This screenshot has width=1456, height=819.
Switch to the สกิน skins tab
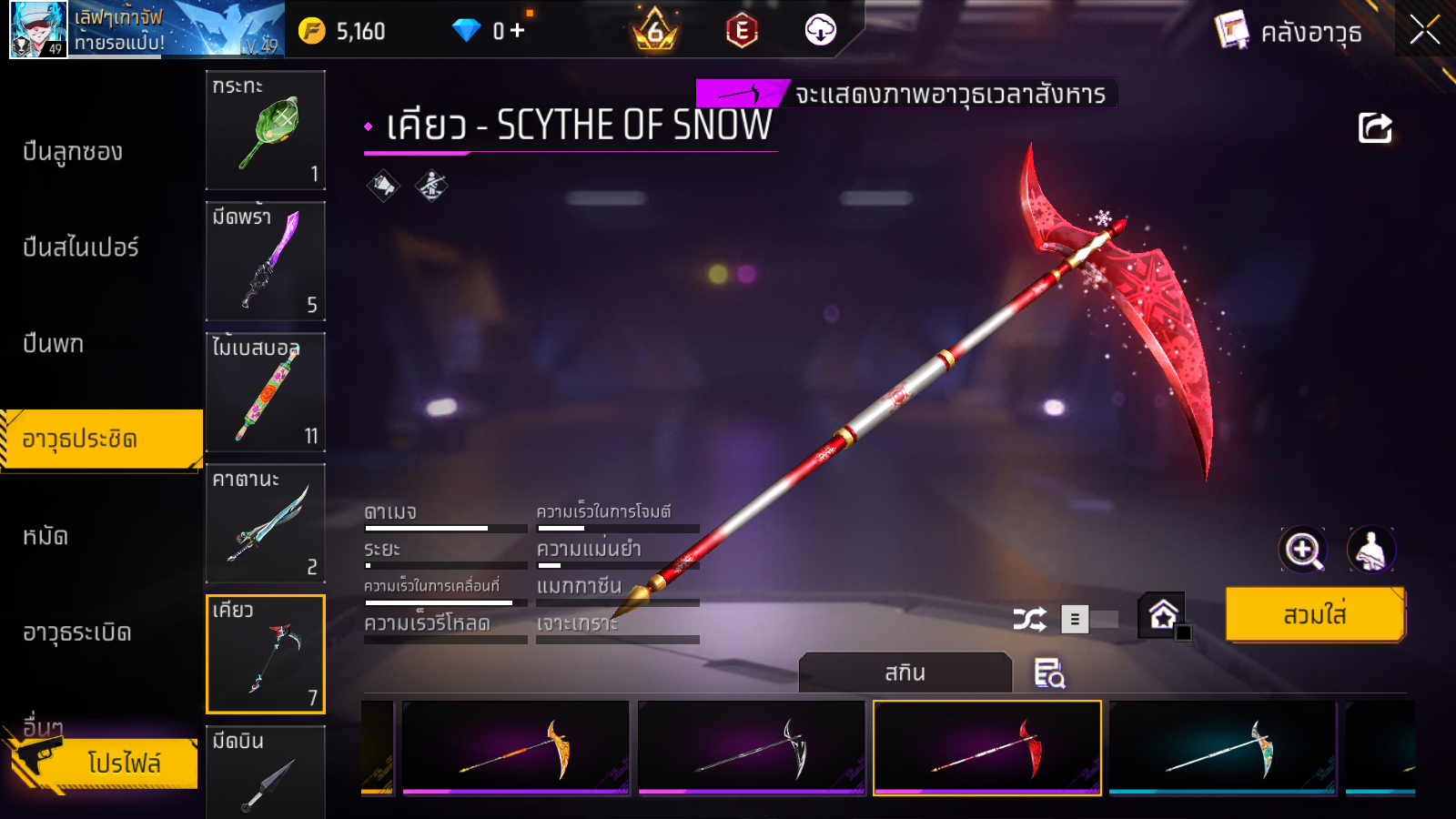click(x=905, y=673)
